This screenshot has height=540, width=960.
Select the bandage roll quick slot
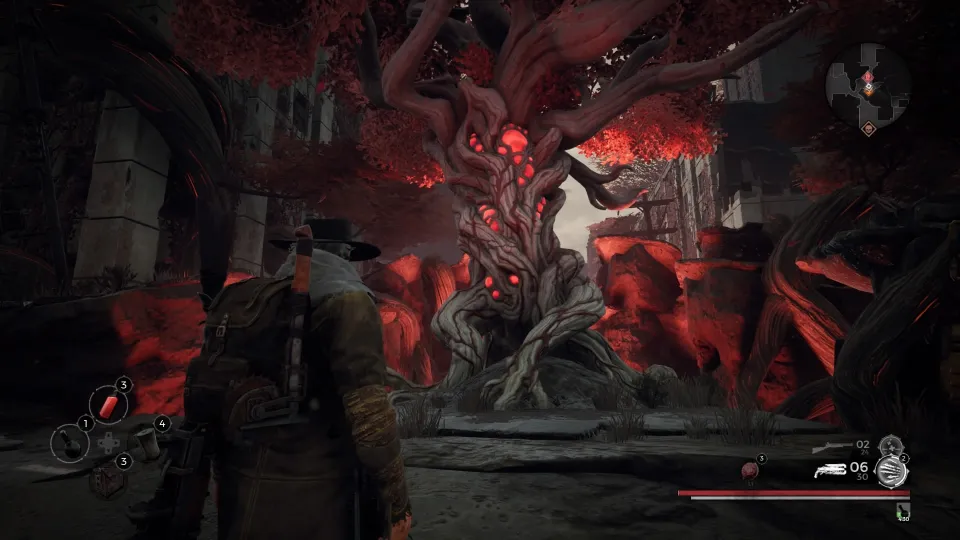click(148, 444)
